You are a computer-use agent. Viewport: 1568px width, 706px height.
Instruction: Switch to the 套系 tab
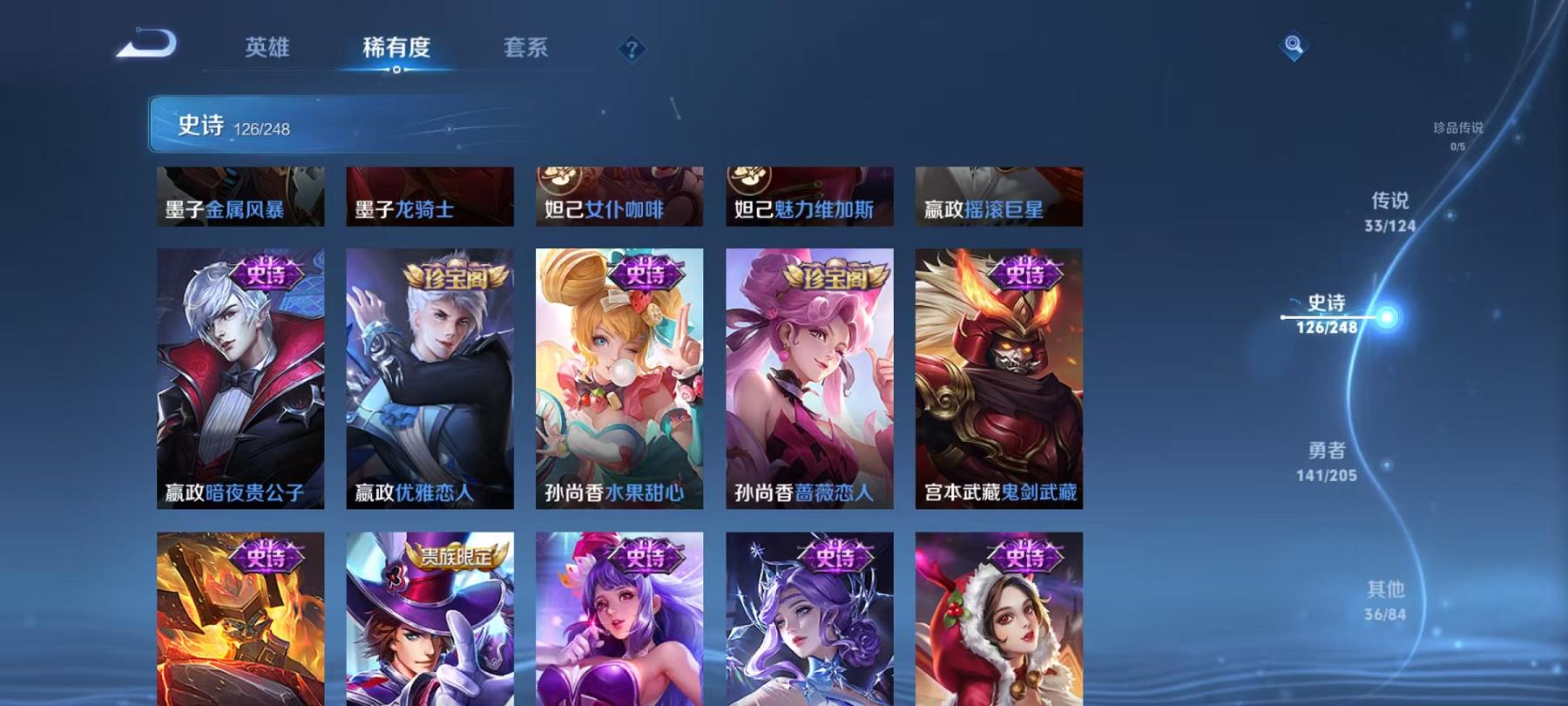[x=526, y=50]
